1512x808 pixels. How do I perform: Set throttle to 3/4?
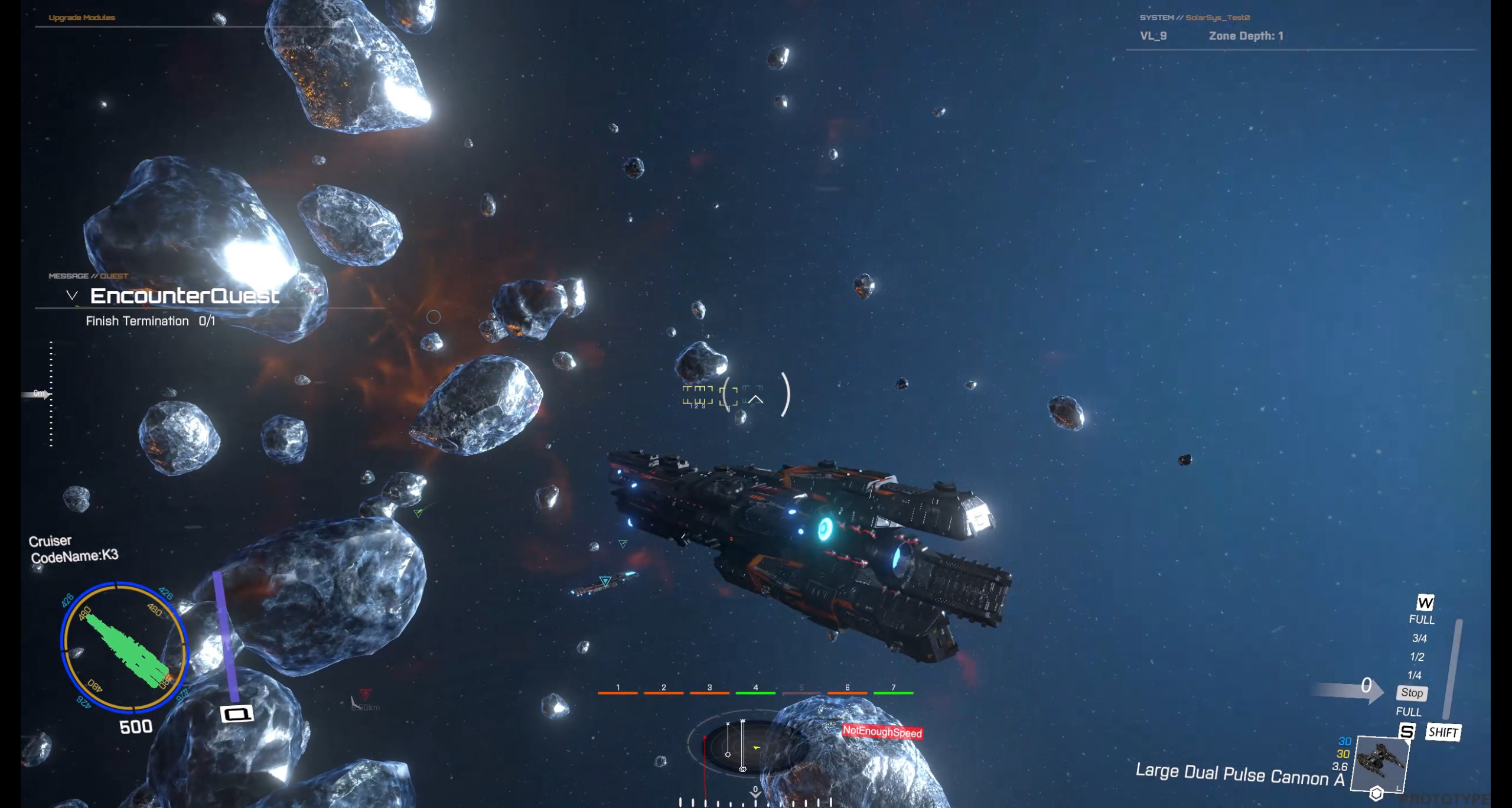1419,638
